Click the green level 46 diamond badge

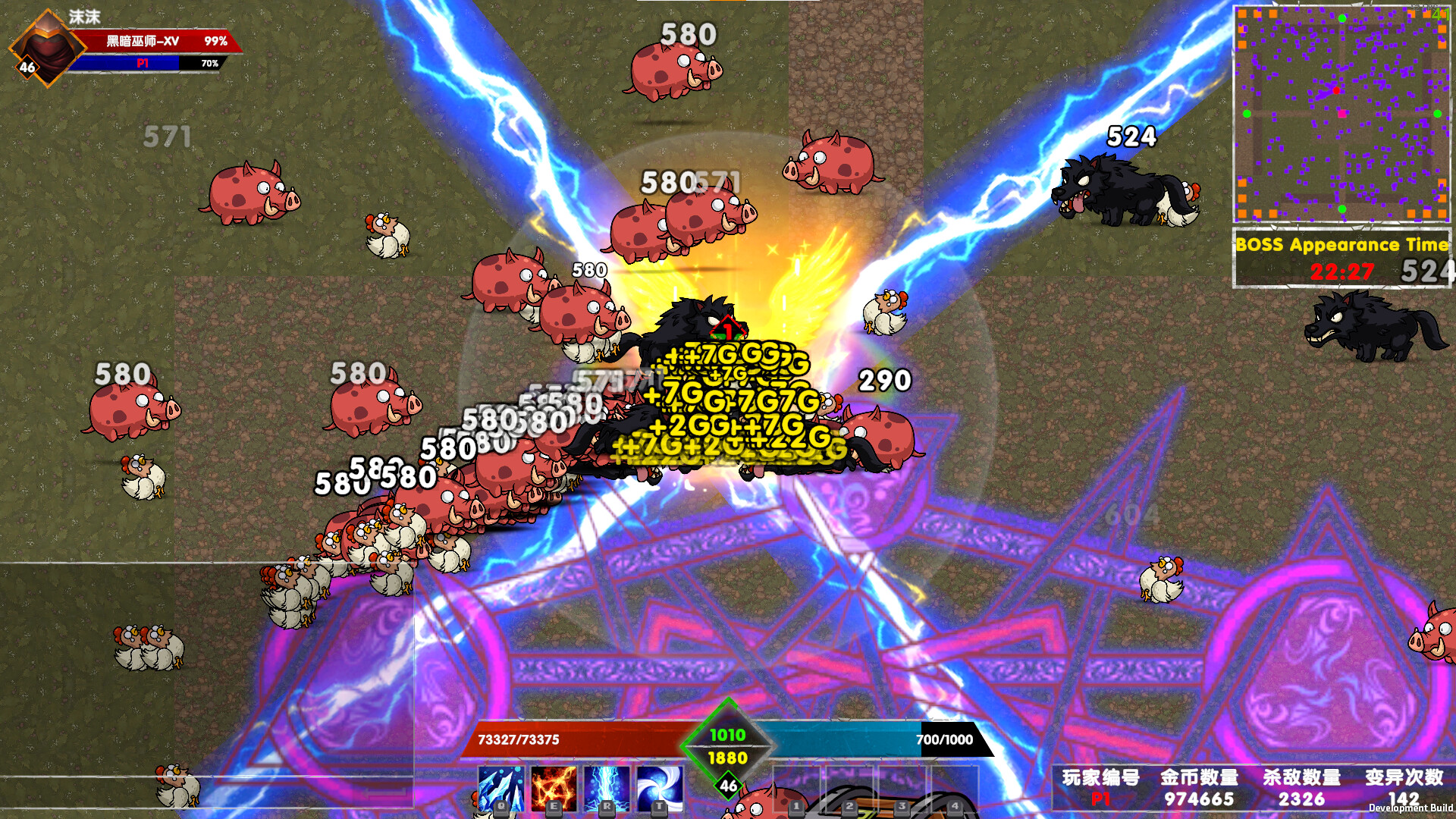coord(726,787)
